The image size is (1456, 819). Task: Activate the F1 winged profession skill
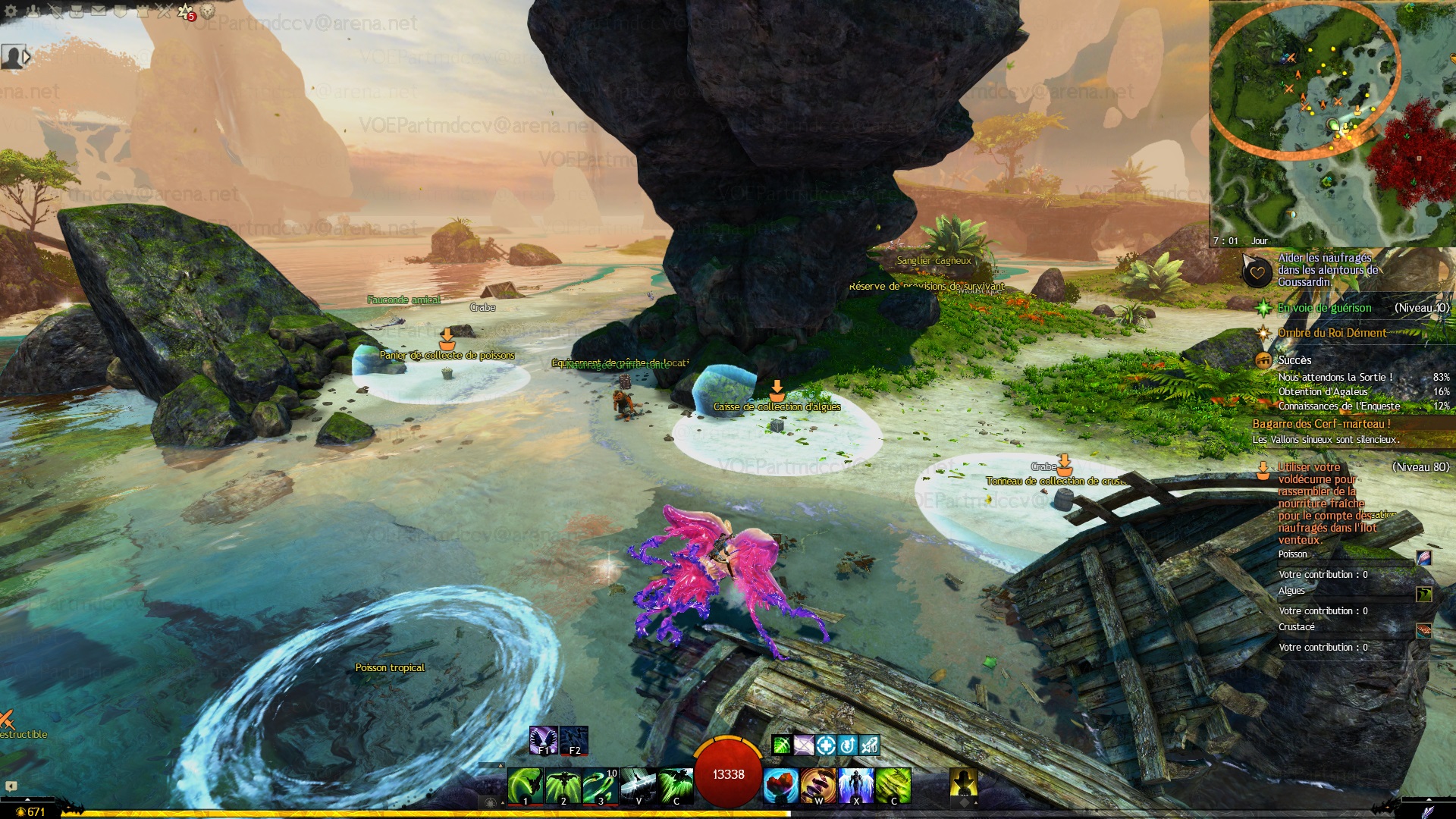pyautogui.click(x=543, y=740)
